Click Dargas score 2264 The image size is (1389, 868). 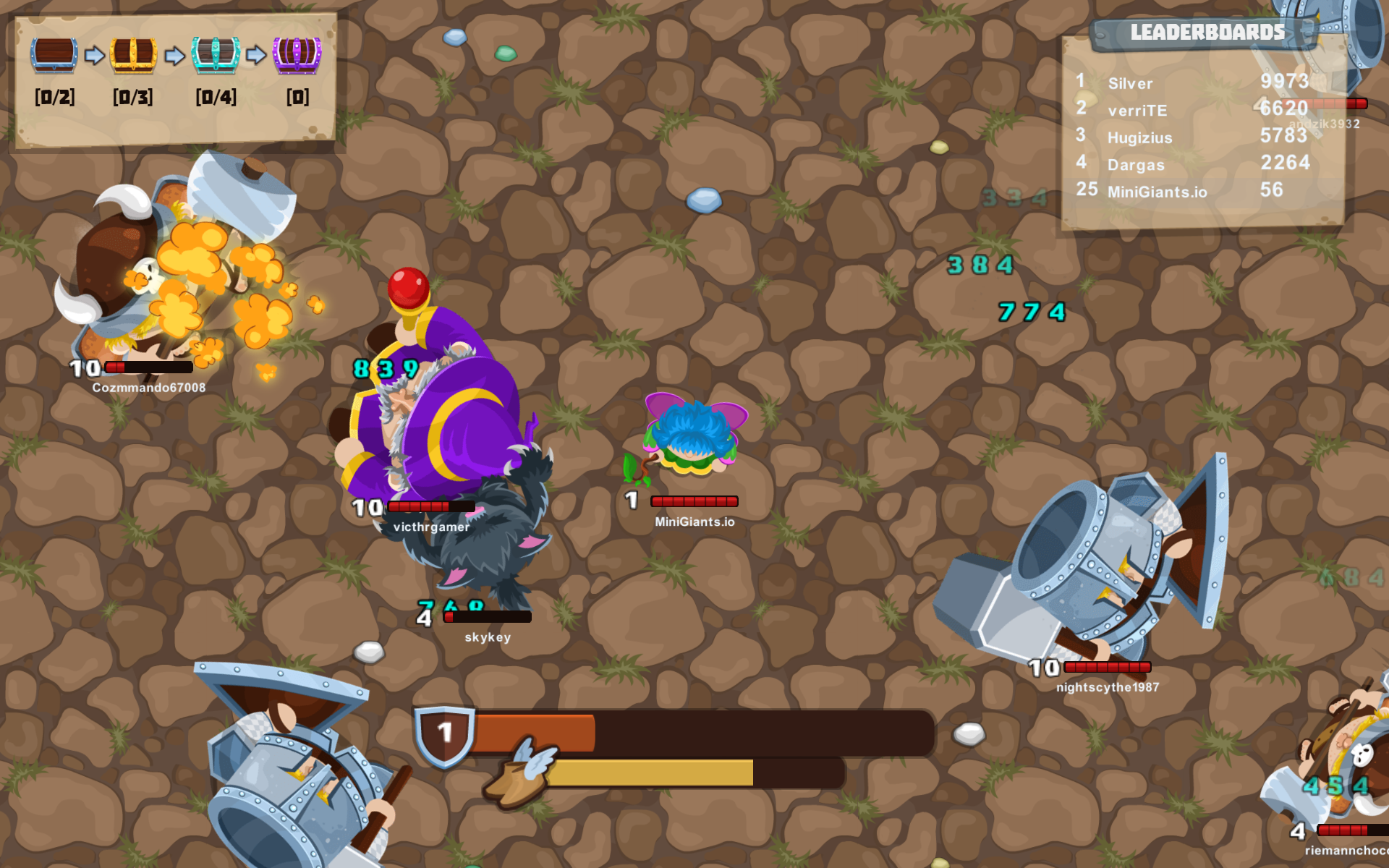1286,163
